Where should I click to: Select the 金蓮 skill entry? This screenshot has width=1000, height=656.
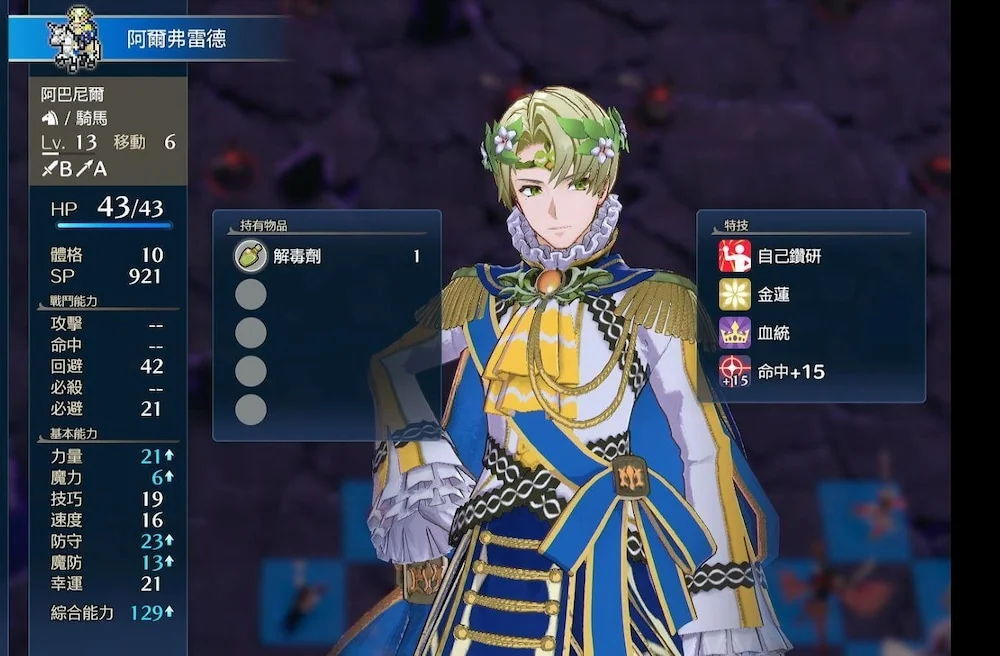[x=775, y=294]
